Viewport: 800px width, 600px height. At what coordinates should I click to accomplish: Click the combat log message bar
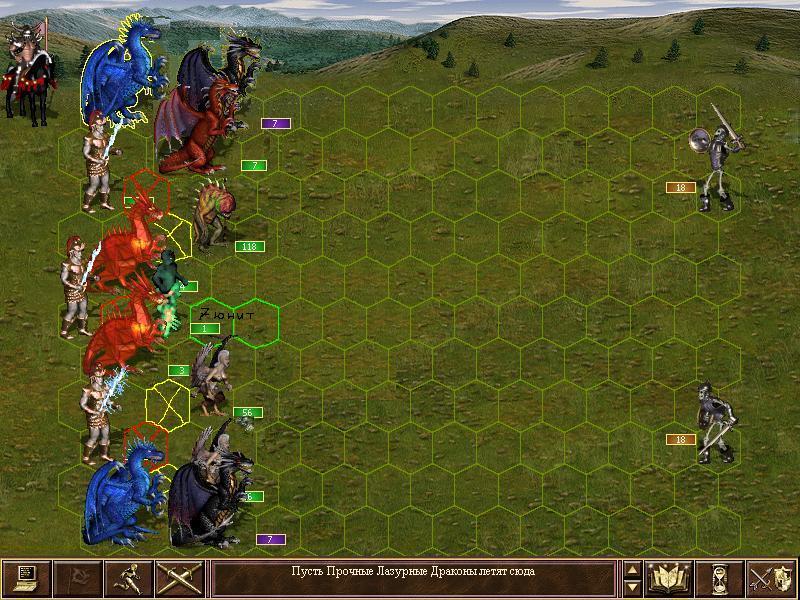[x=413, y=578]
